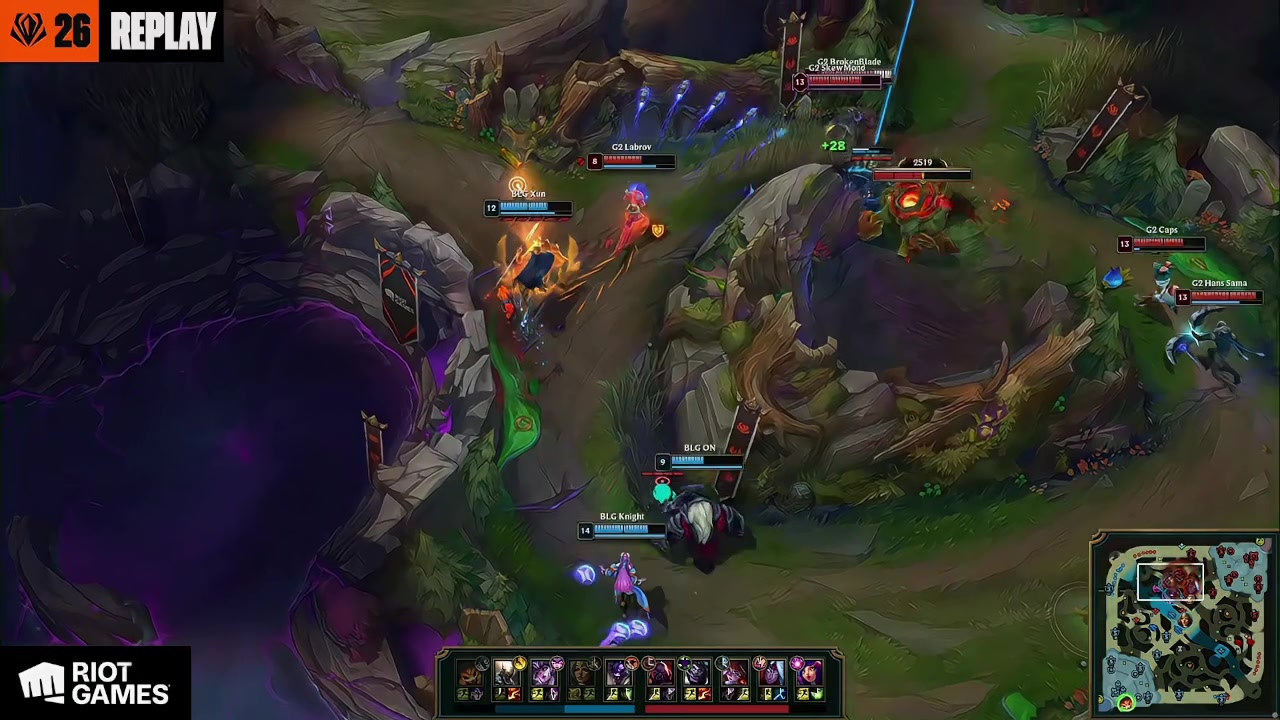The height and width of the screenshot is (720, 1280).
Task: Click the Riot Games logo
Action: (95, 683)
